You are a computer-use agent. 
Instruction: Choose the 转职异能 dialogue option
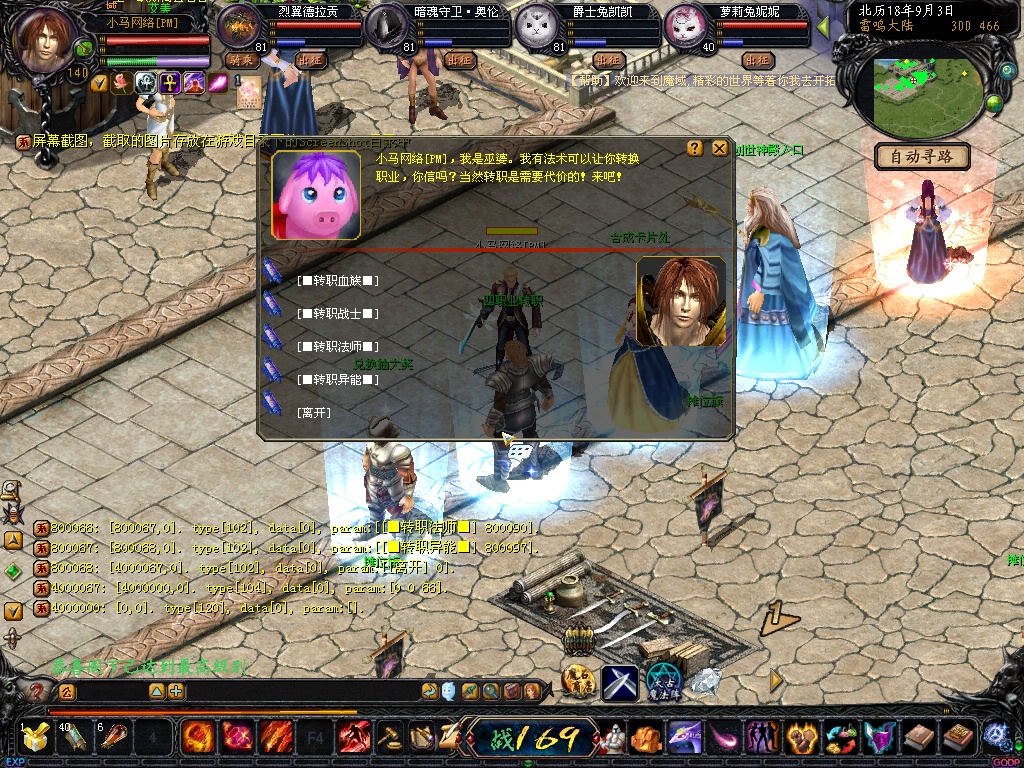tap(338, 380)
